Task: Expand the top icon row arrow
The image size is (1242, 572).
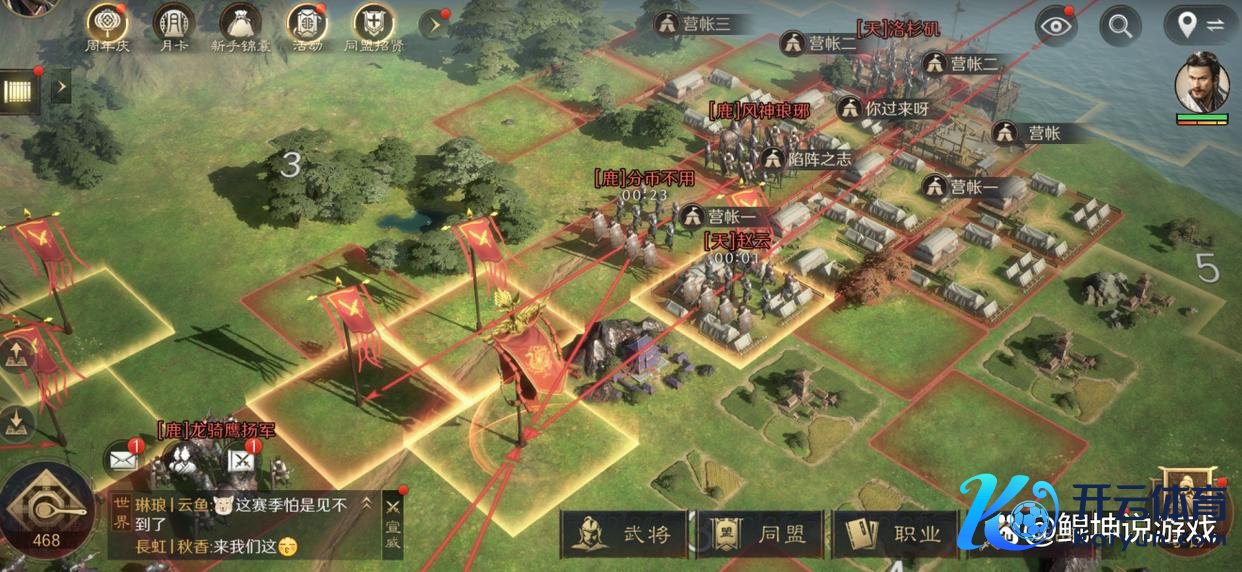Action: (x=434, y=24)
